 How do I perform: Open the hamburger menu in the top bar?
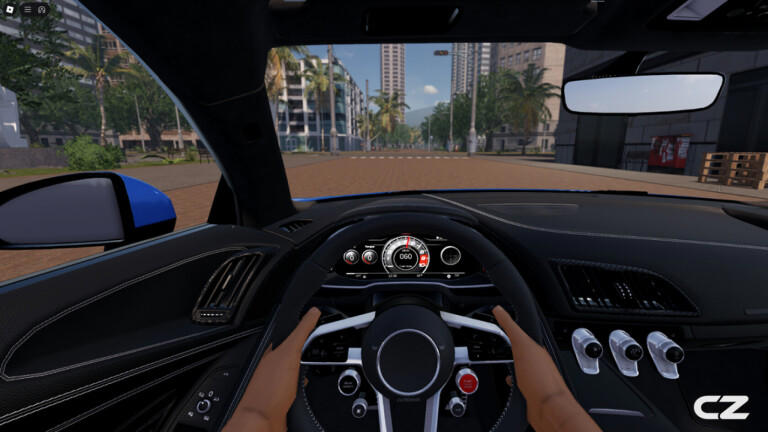pyautogui.click(x=27, y=9)
